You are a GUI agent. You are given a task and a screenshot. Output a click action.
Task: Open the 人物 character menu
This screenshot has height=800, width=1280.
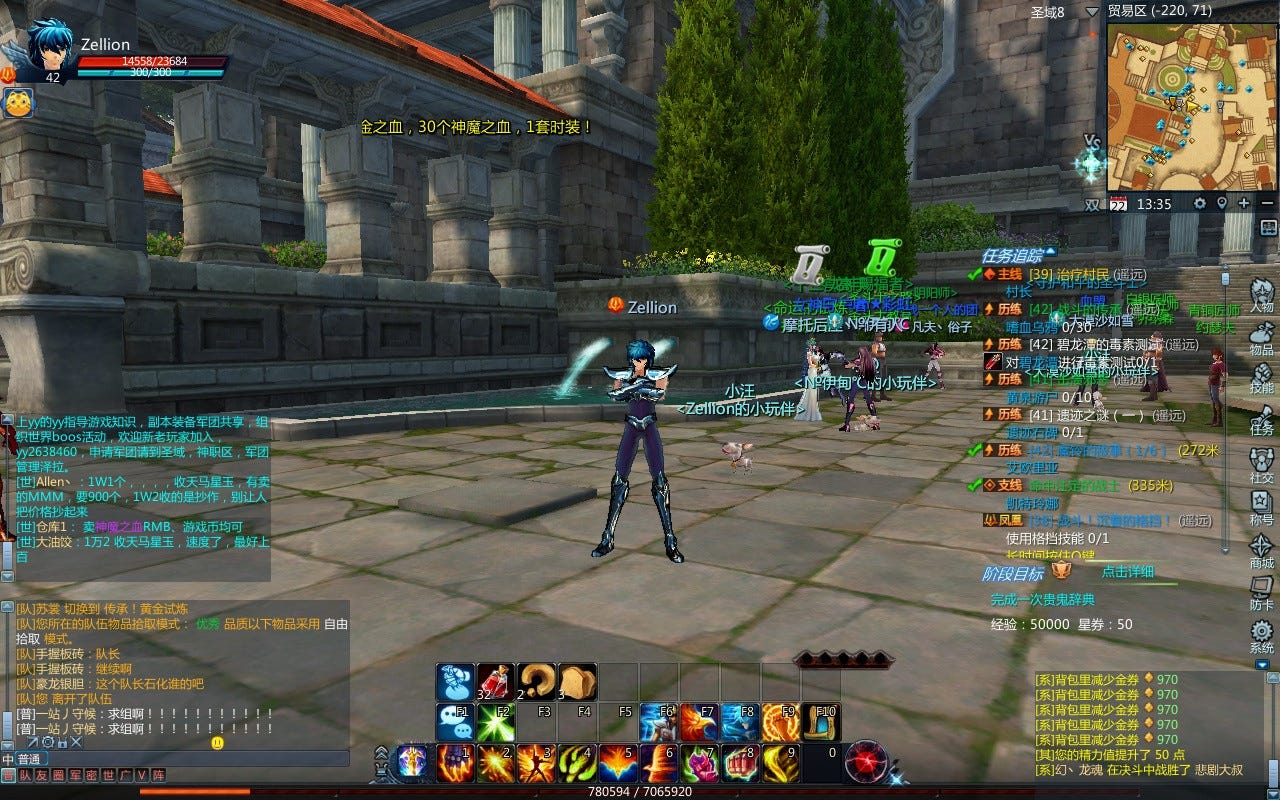pos(1261,291)
